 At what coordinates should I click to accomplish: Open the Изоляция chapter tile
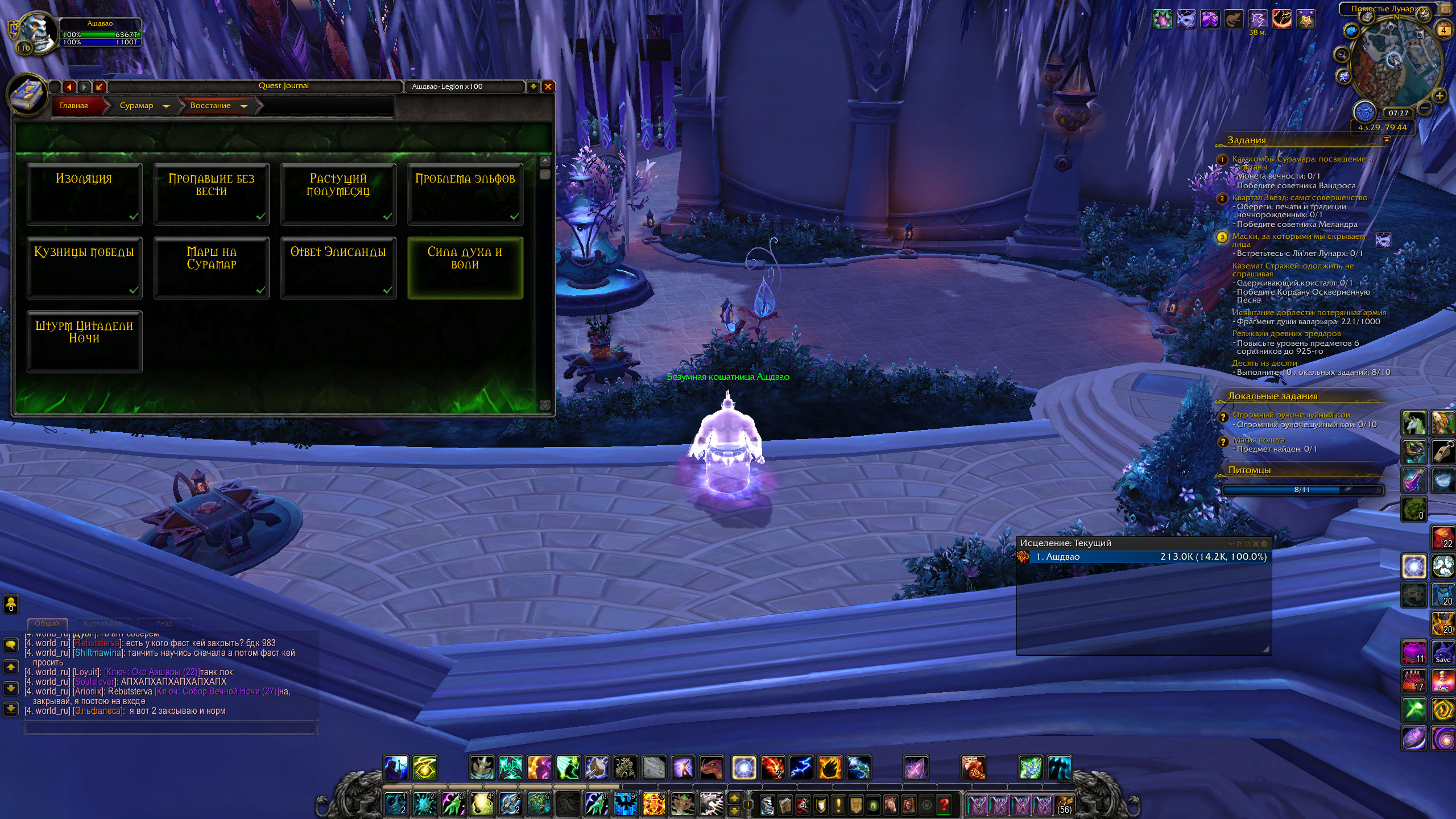pos(84,194)
